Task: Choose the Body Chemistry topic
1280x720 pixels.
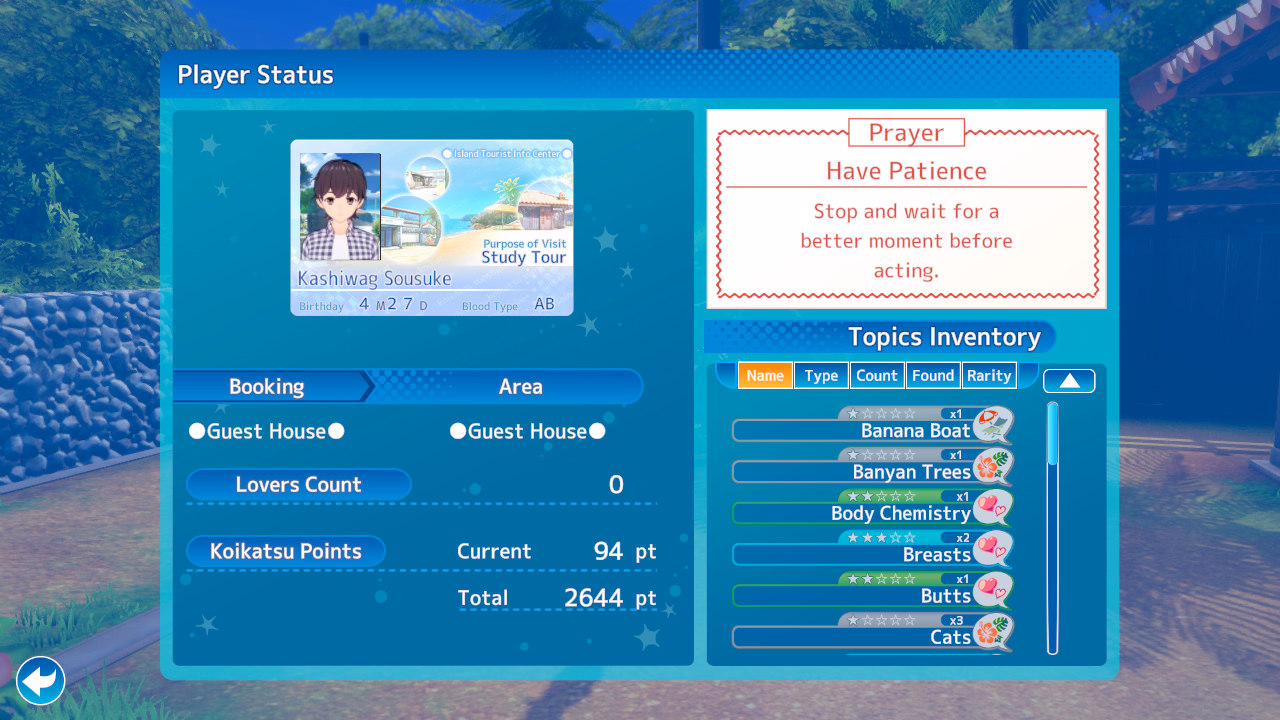Action: tap(870, 513)
